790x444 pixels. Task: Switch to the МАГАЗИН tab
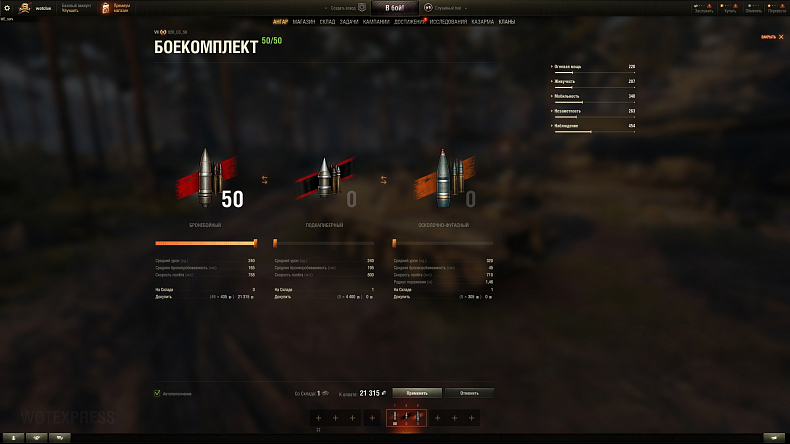[304, 21]
